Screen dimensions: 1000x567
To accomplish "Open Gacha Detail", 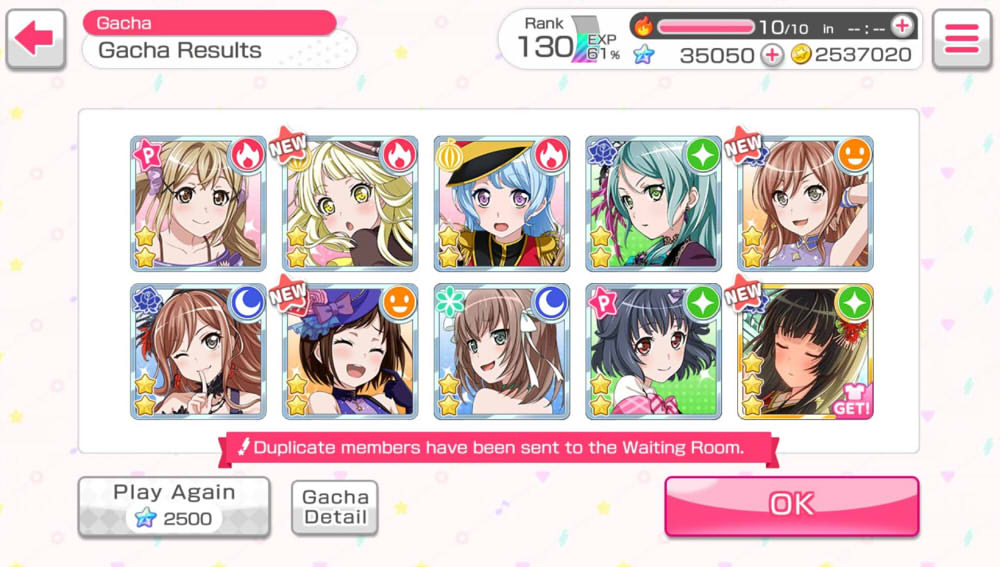I will pyautogui.click(x=335, y=507).
